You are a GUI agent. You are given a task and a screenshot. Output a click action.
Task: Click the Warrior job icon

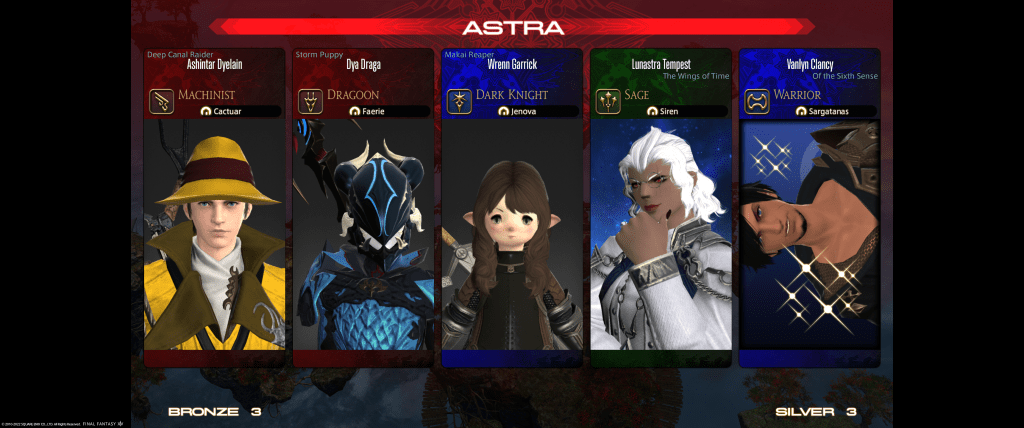coord(756,102)
